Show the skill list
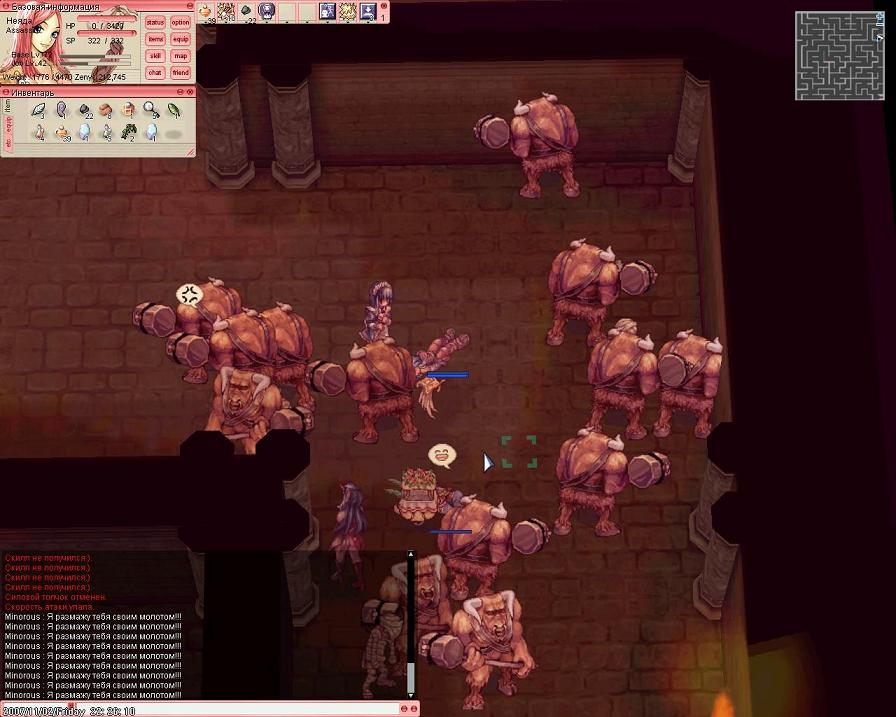Screen dimensions: 896x717 click(x=155, y=56)
